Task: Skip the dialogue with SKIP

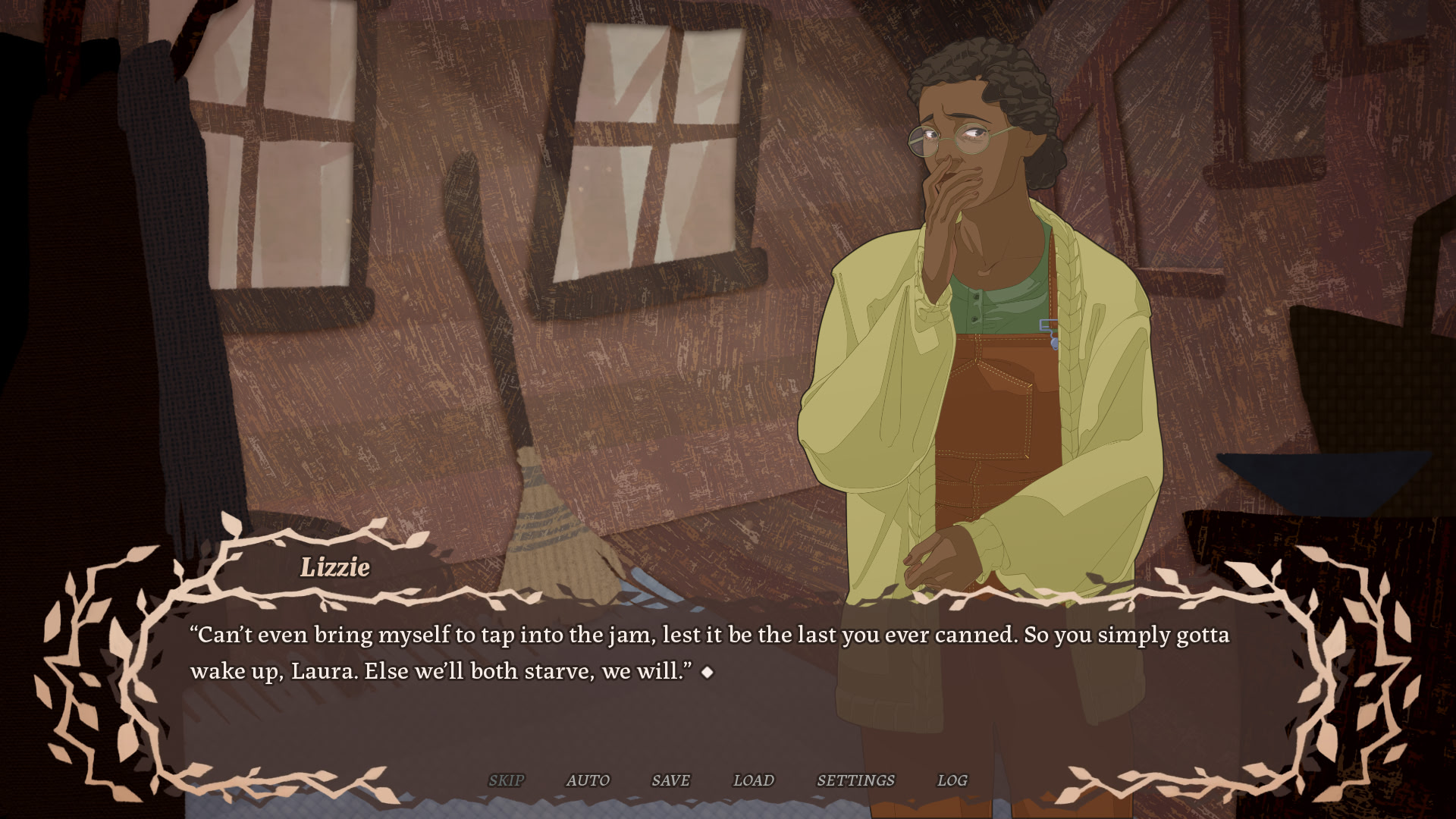Action: pos(506,780)
